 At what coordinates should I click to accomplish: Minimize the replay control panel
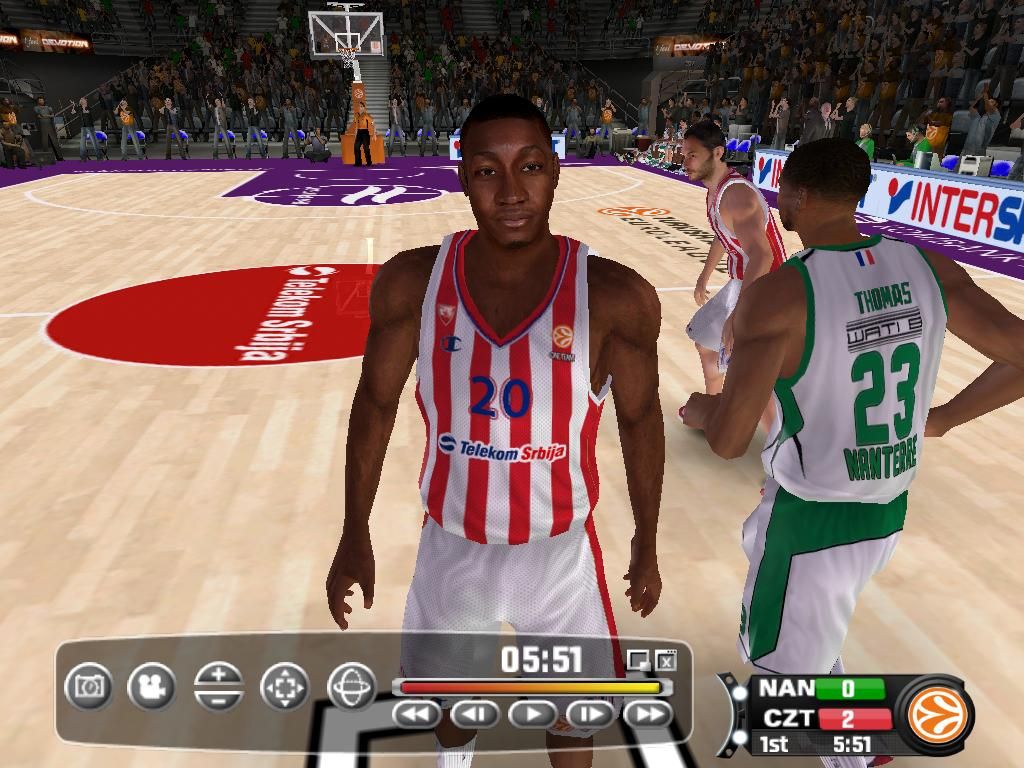pos(638,659)
